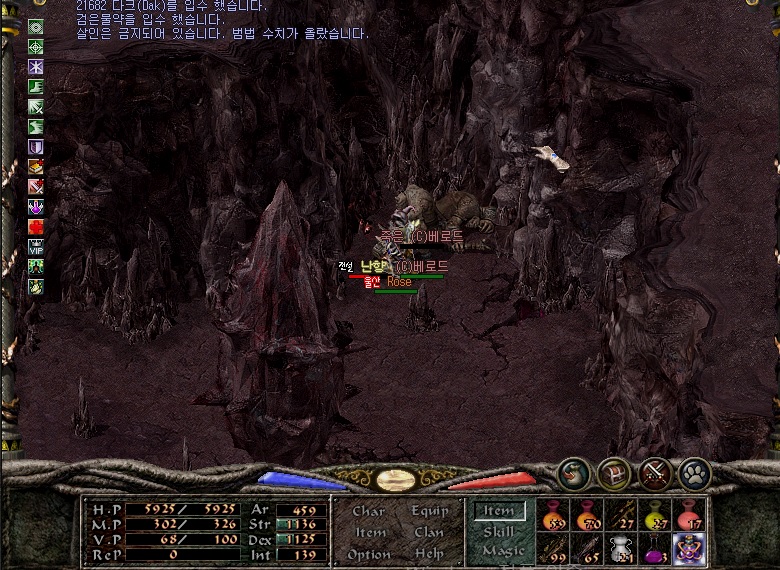Click the purple shield buff icon
Screen dimensions: 780x570
point(36,146)
